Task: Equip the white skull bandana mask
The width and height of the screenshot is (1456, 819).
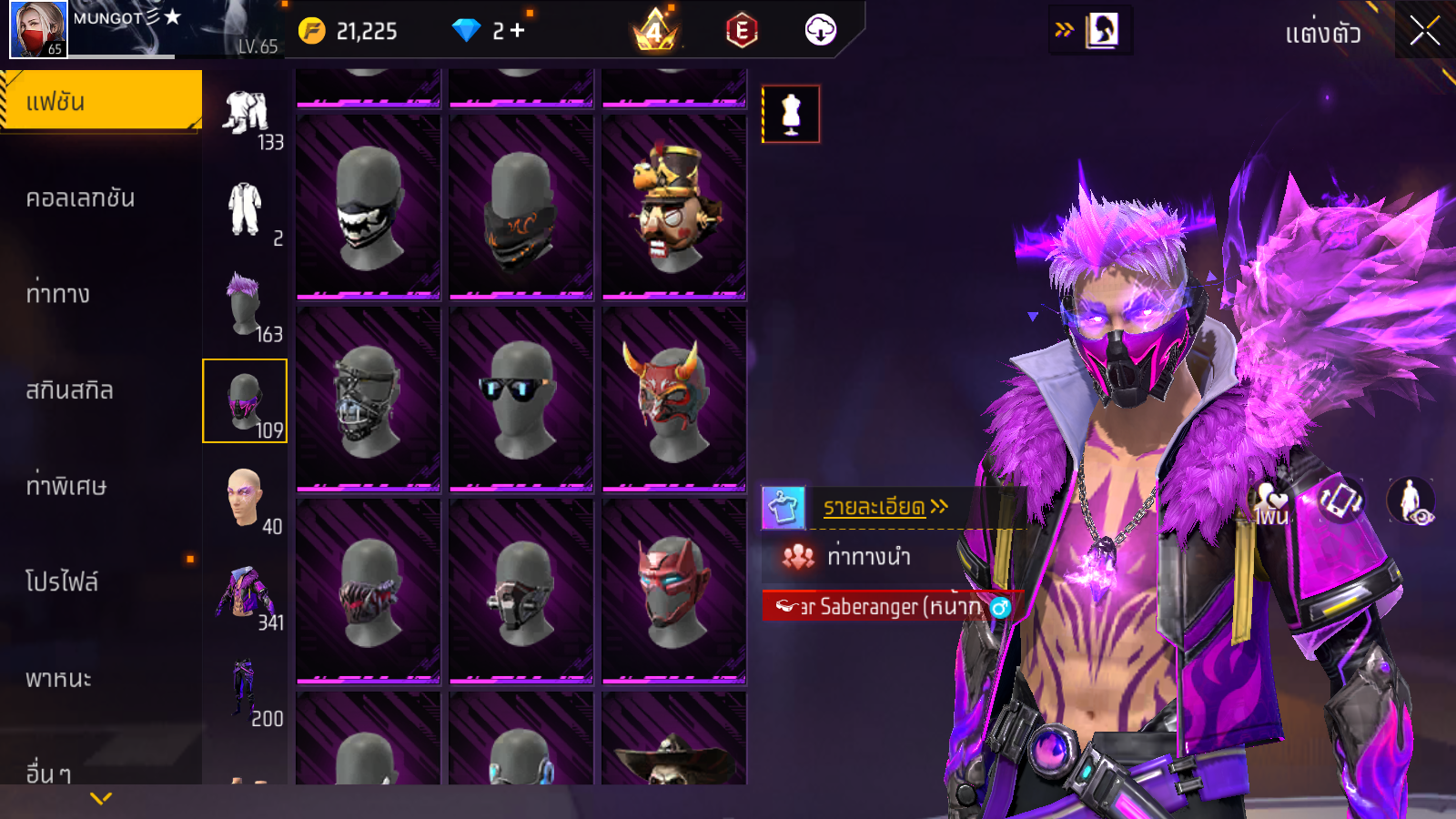Action: (369, 207)
